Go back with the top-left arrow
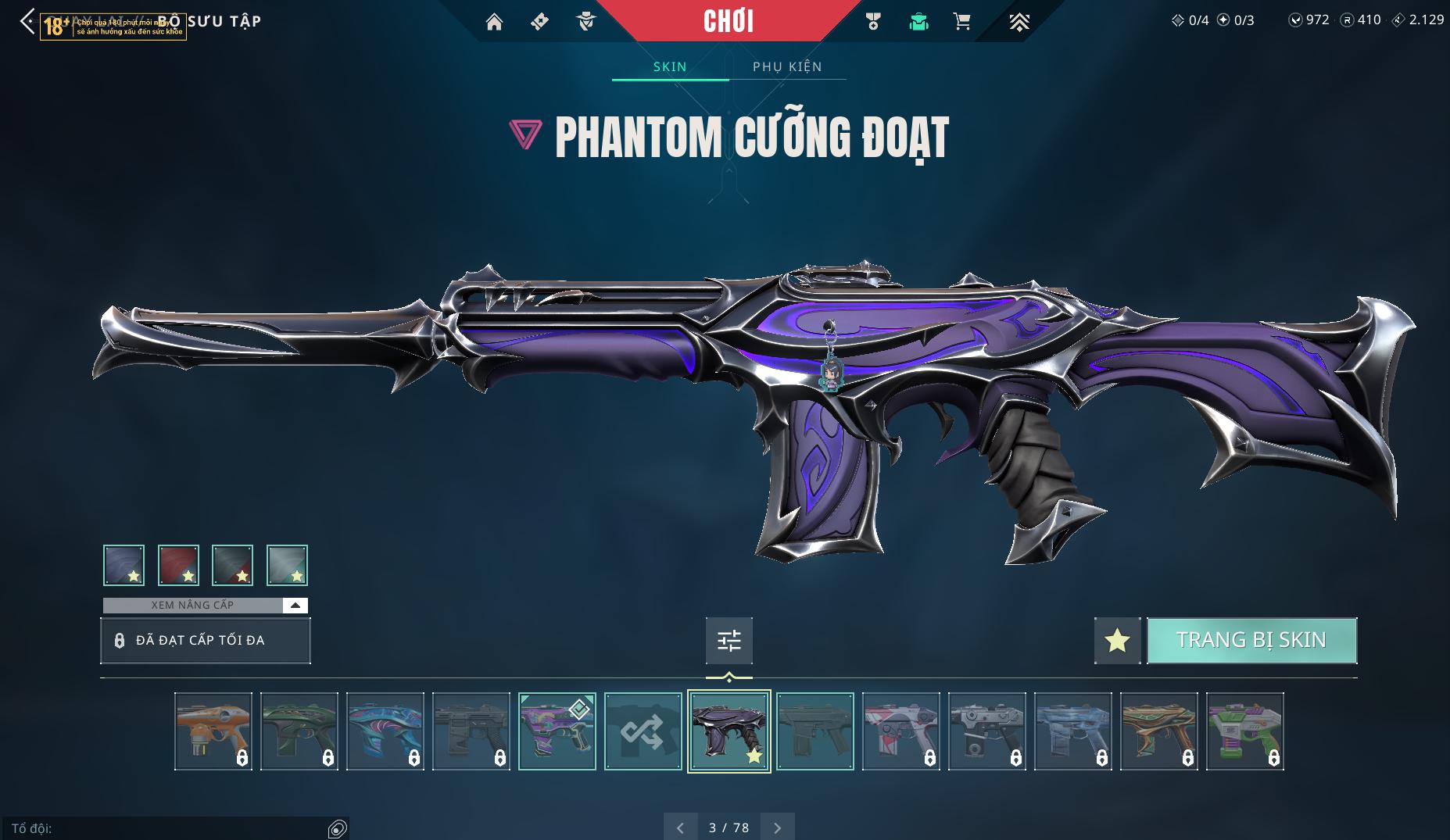Image resolution: width=1450 pixels, height=840 pixels. point(27,21)
